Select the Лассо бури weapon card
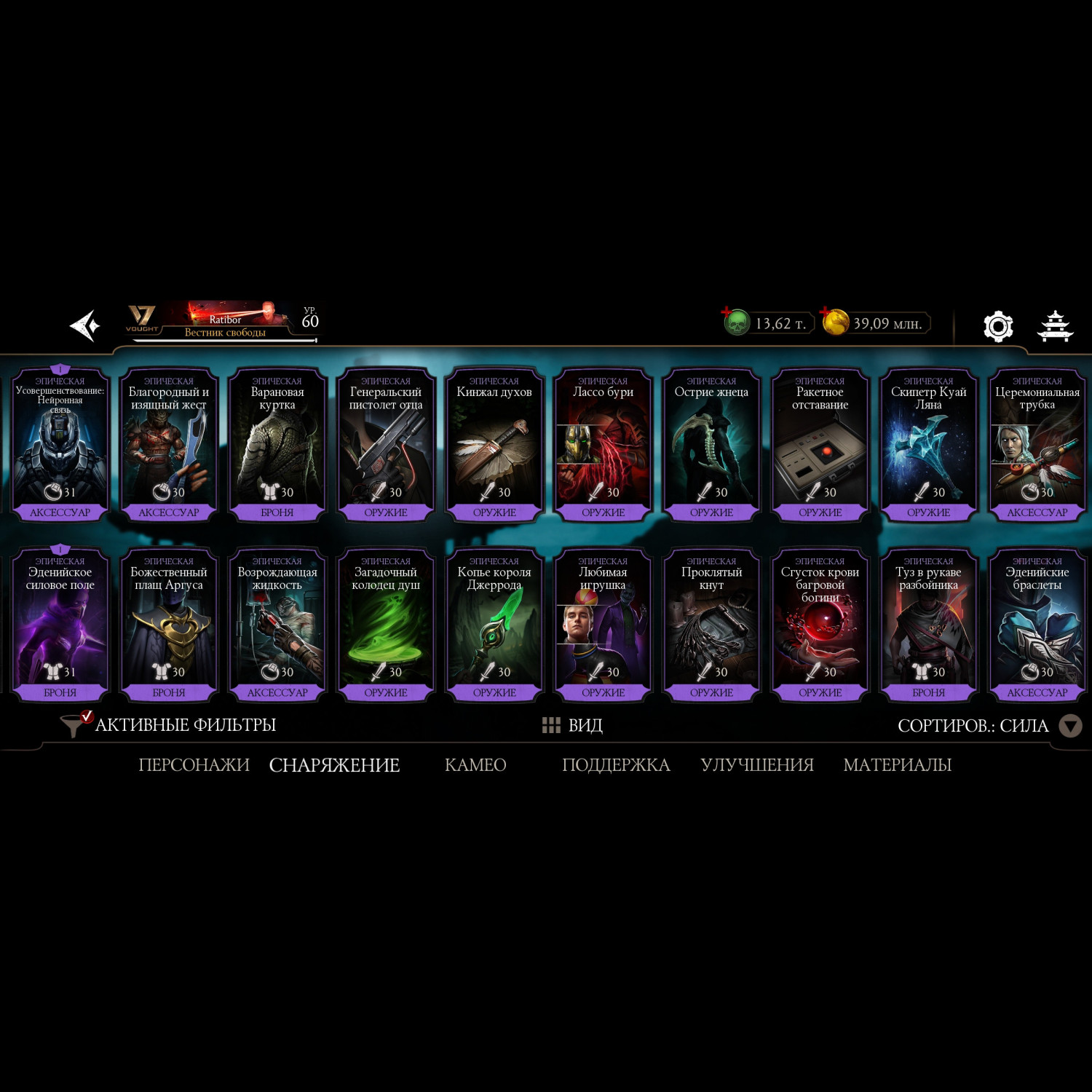The image size is (1092, 1092). point(603,446)
